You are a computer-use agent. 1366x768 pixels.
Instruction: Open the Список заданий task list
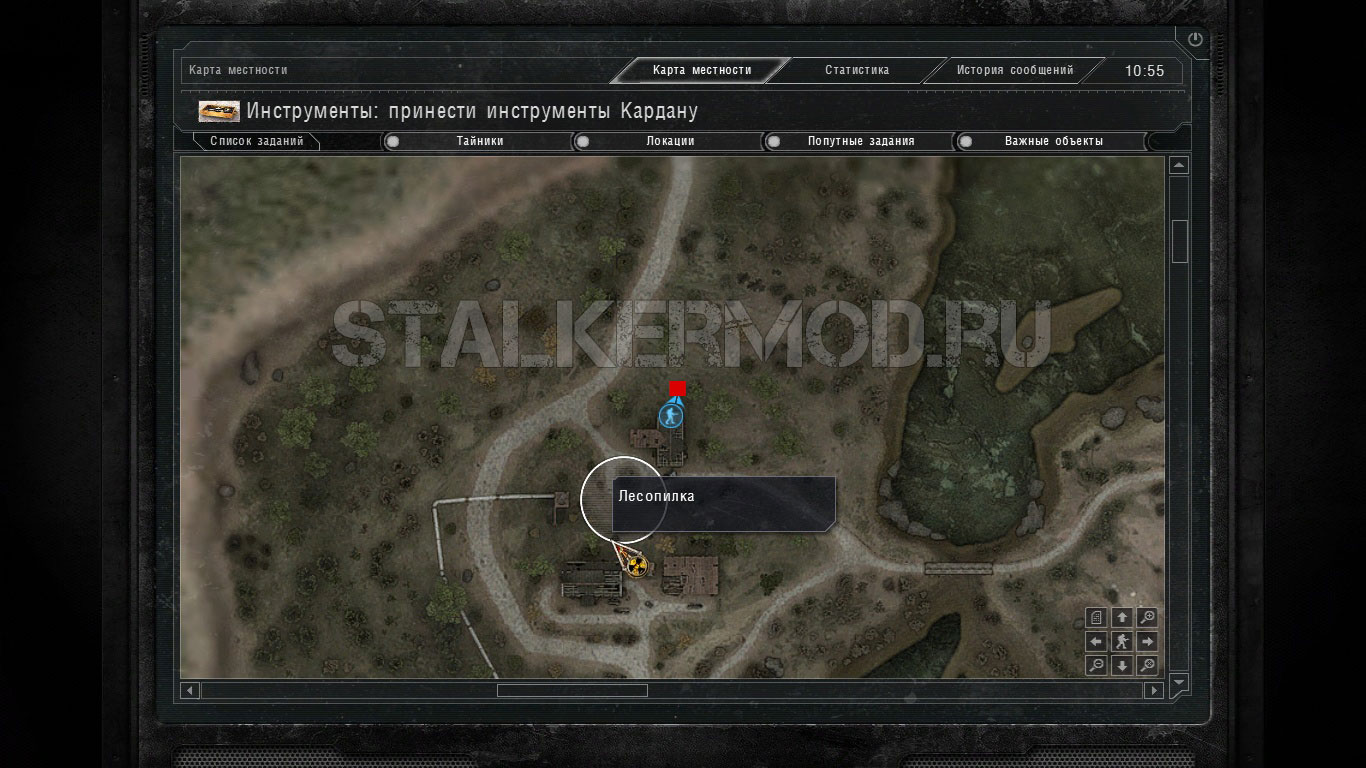point(256,141)
